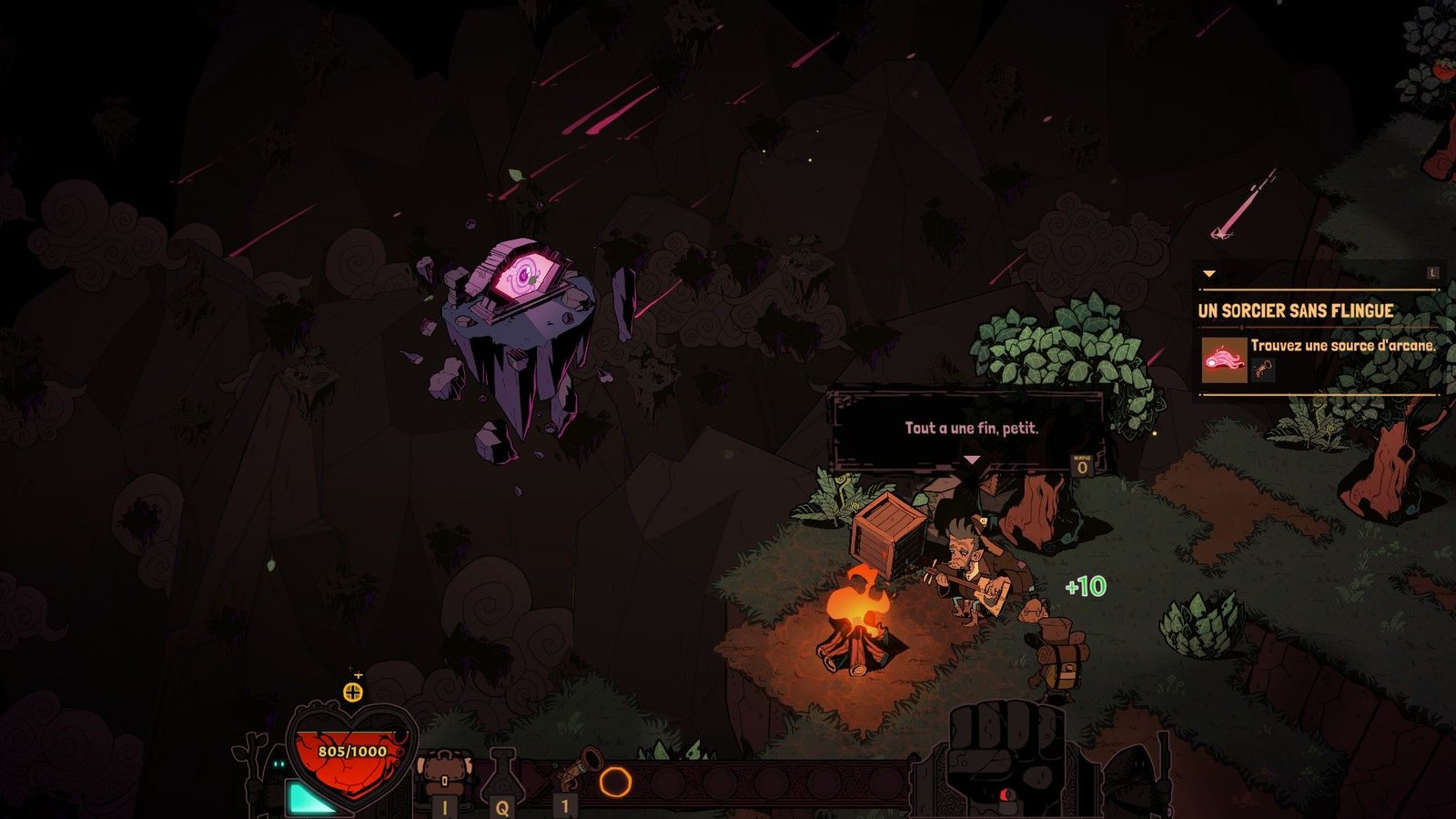Click the golden crosshair buff icon above the heart
Image resolution: width=1456 pixels, height=819 pixels.
[353, 693]
